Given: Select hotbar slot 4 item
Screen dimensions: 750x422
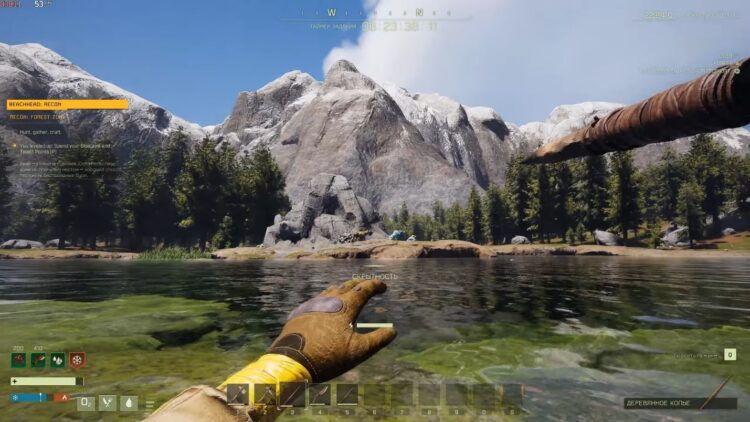Looking at the screenshot, I should click(x=320, y=395).
